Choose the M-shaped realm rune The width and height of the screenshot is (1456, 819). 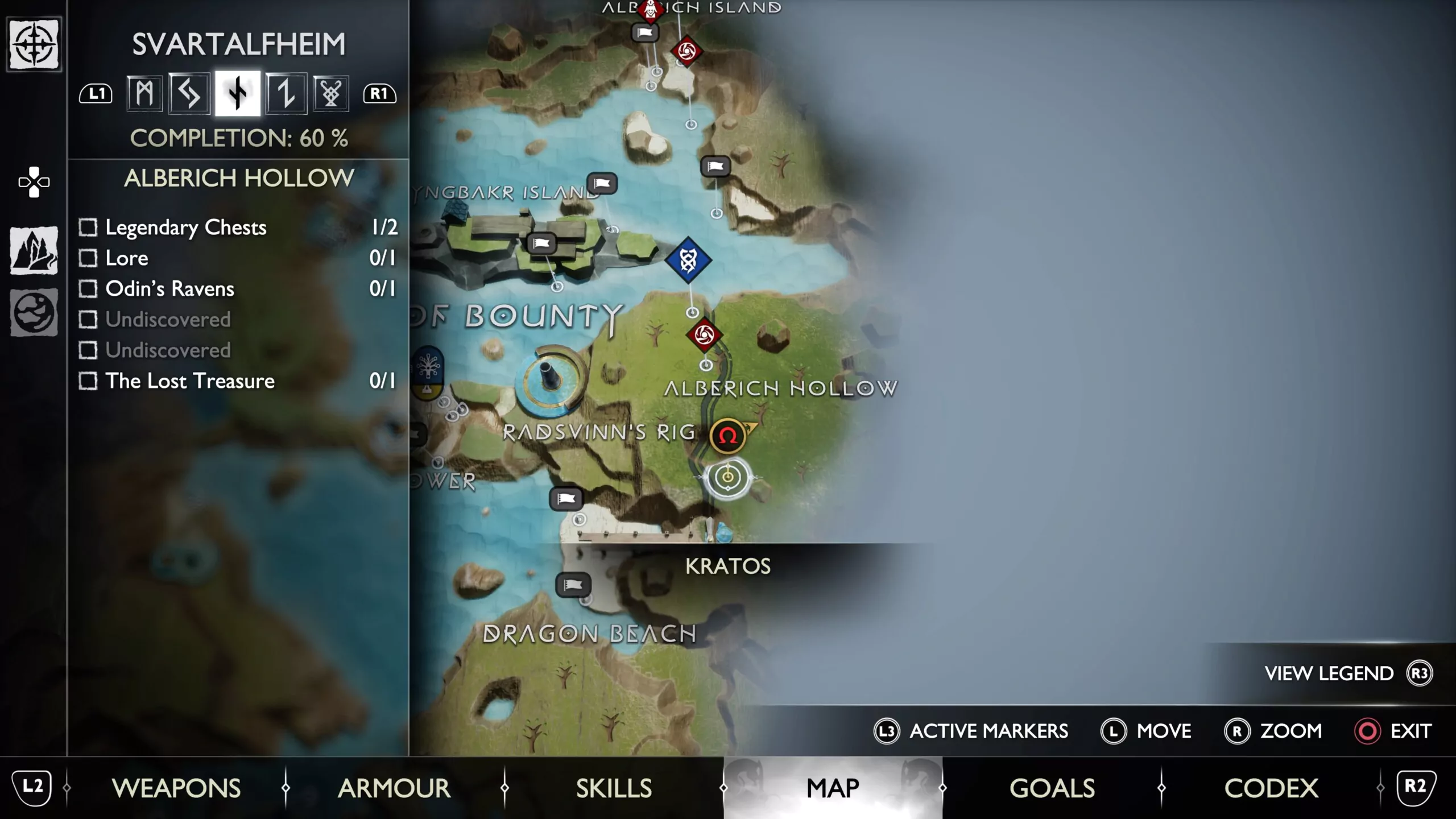pos(144,94)
